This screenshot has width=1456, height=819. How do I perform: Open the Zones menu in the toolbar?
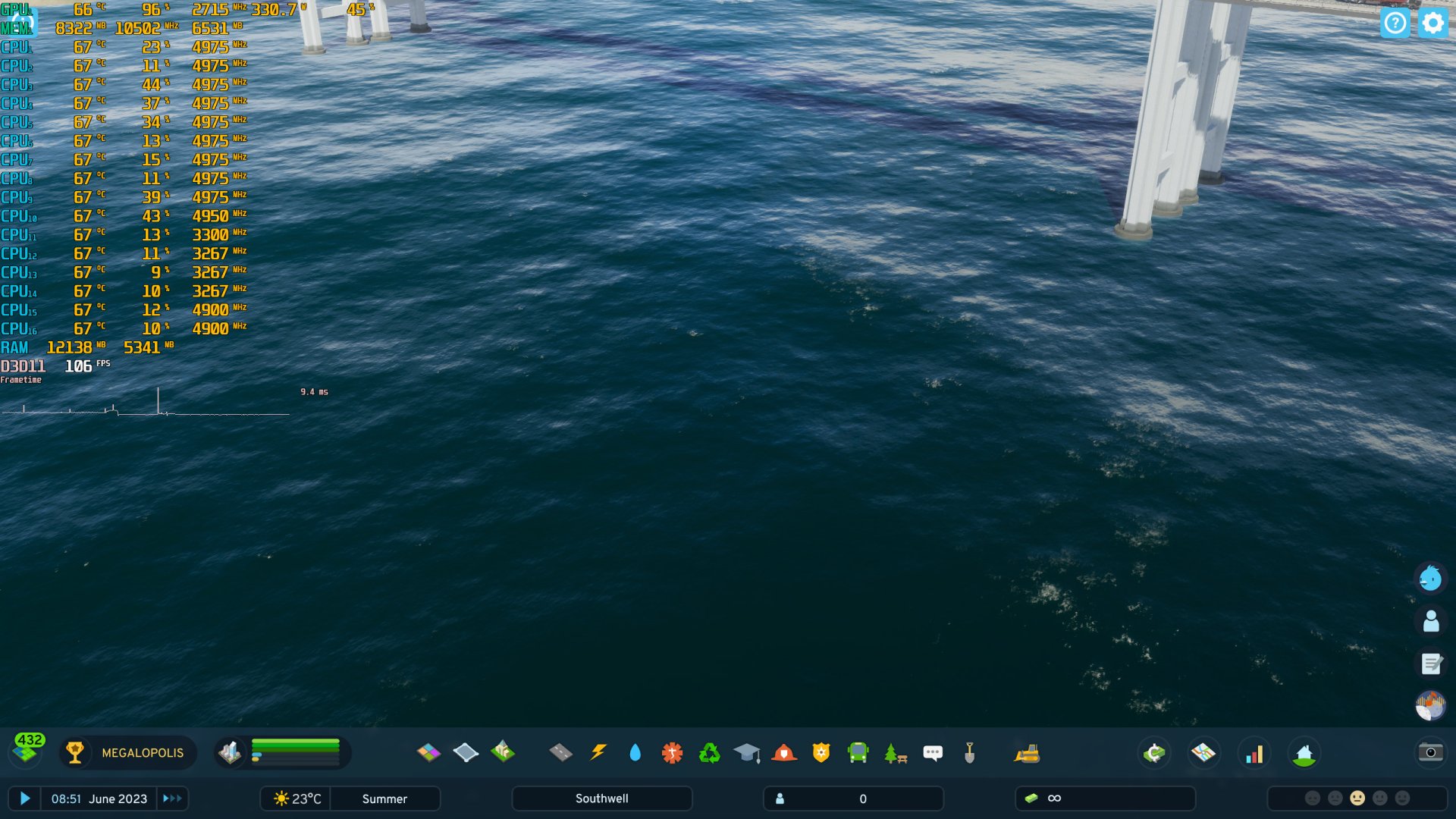click(x=429, y=753)
